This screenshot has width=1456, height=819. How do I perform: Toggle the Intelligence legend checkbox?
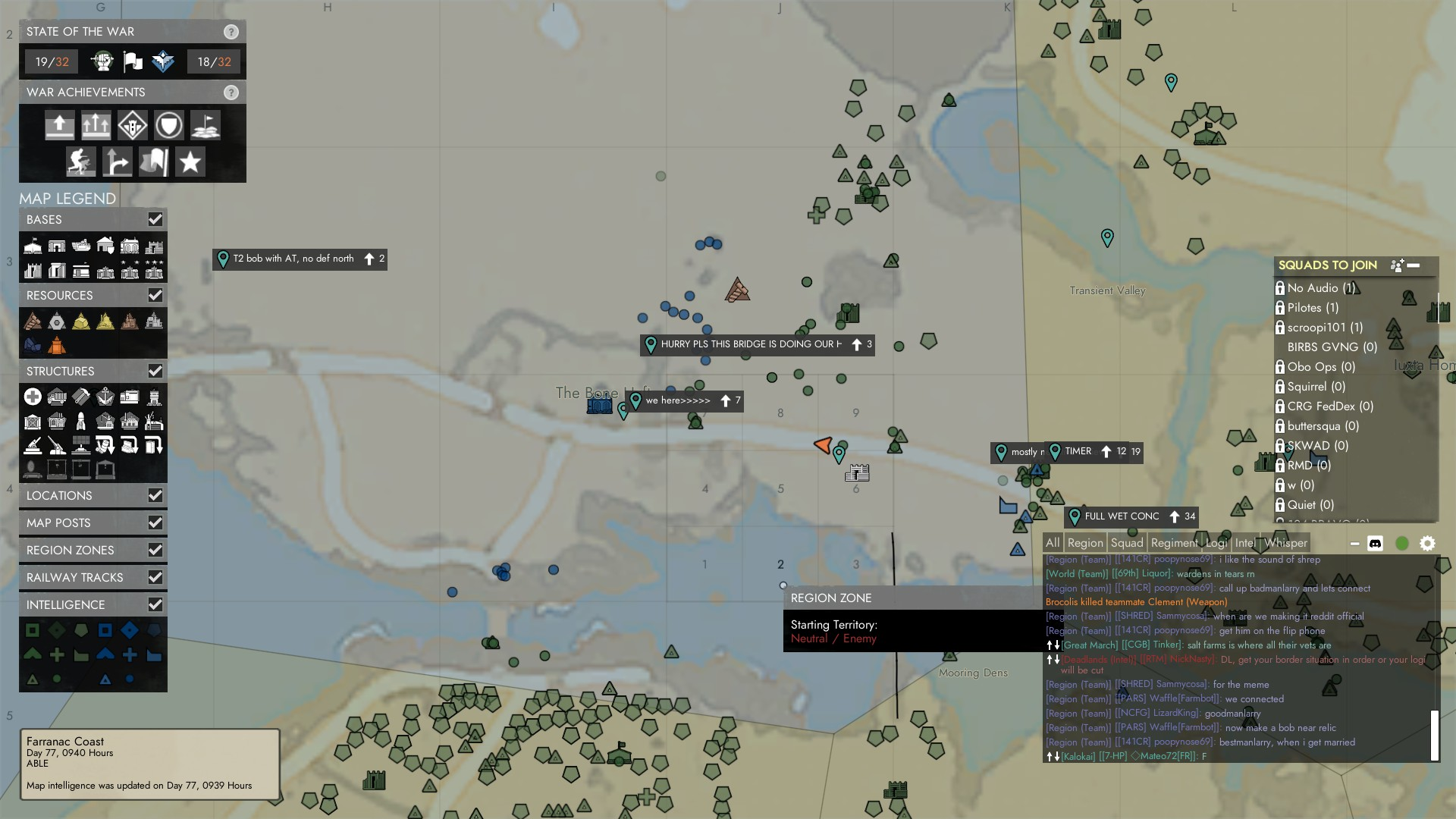point(155,604)
